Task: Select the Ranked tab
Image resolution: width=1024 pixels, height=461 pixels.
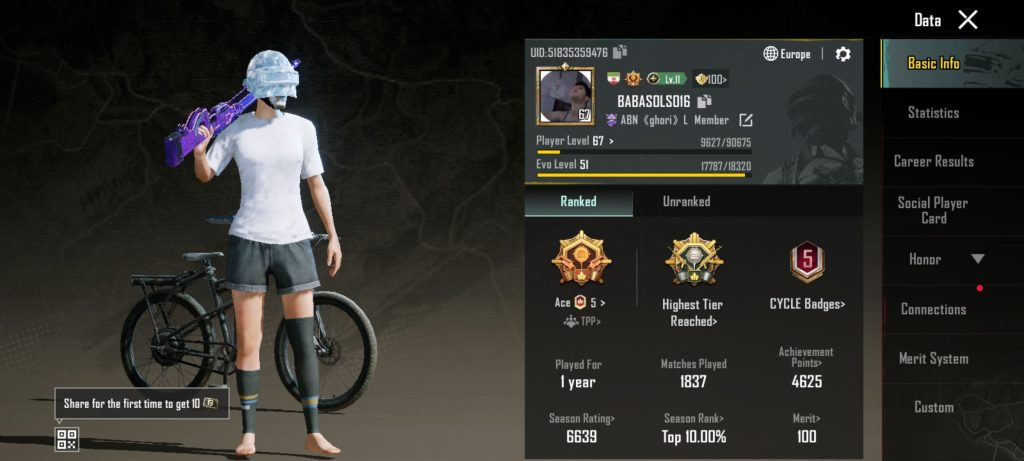Action: tap(578, 201)
